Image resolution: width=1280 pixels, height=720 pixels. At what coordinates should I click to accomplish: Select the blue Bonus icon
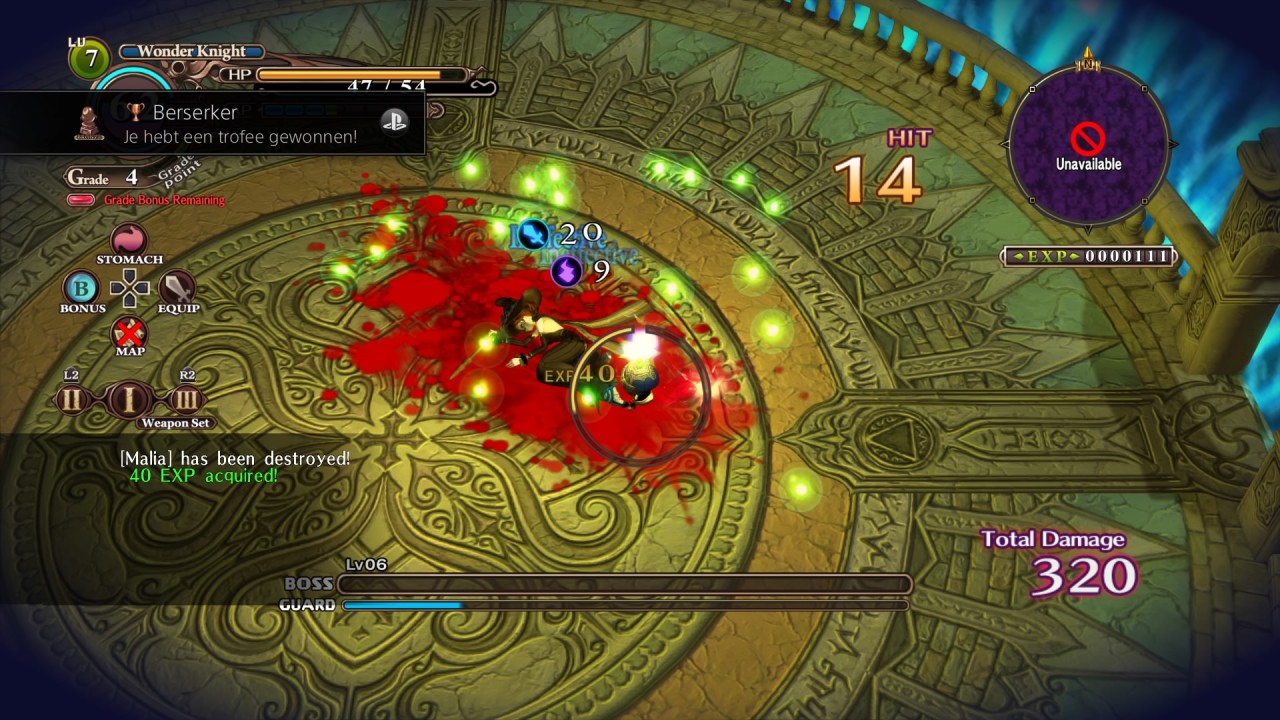pos(82,288)
